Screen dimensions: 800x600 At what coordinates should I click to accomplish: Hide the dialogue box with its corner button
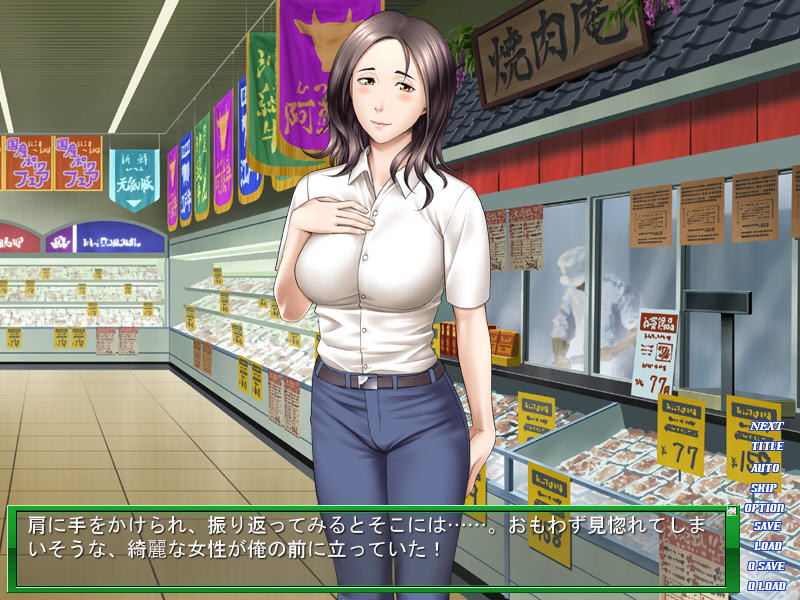coord(731,511)
